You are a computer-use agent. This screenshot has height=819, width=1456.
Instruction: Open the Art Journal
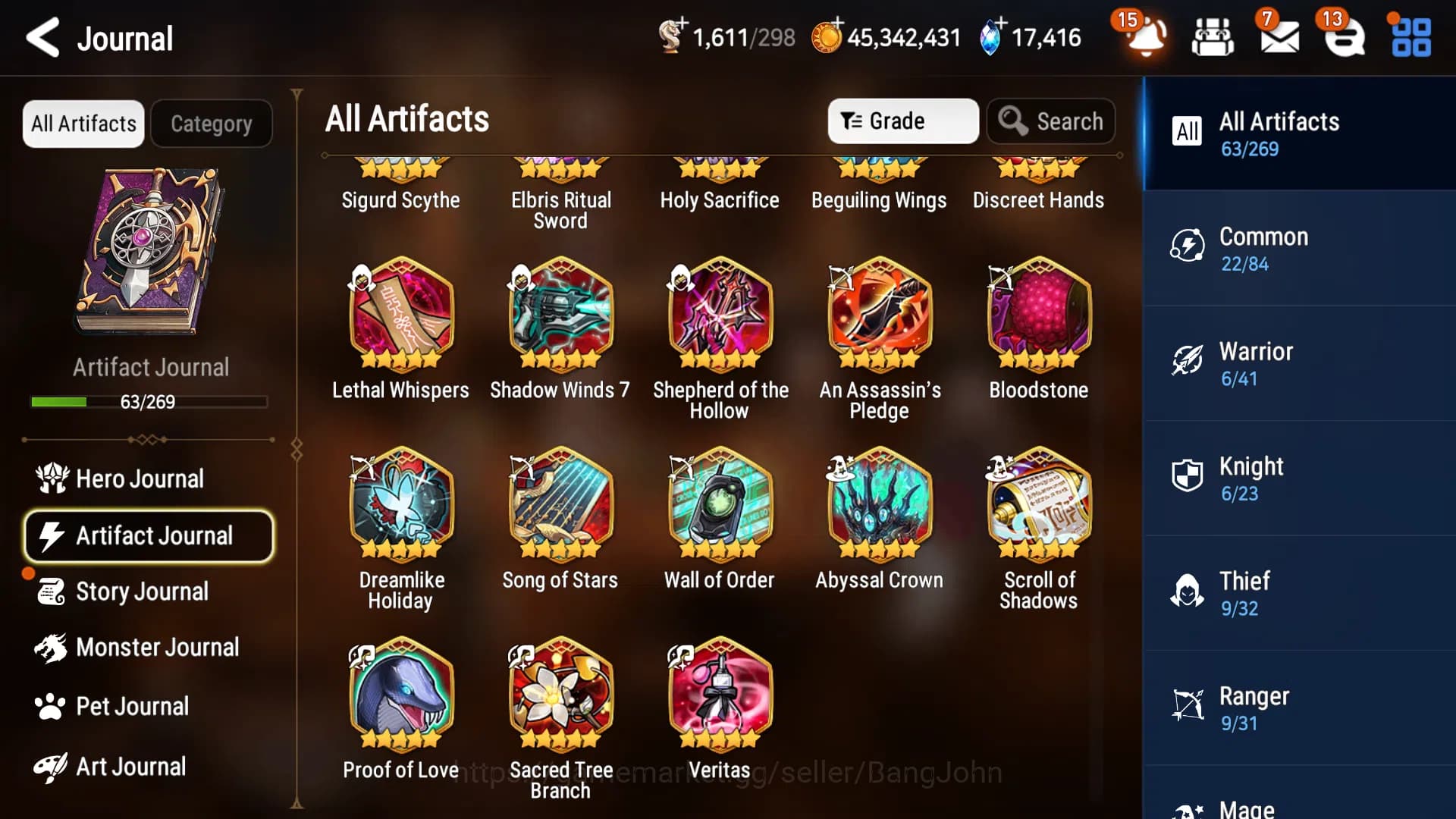[x=130, y=767]
